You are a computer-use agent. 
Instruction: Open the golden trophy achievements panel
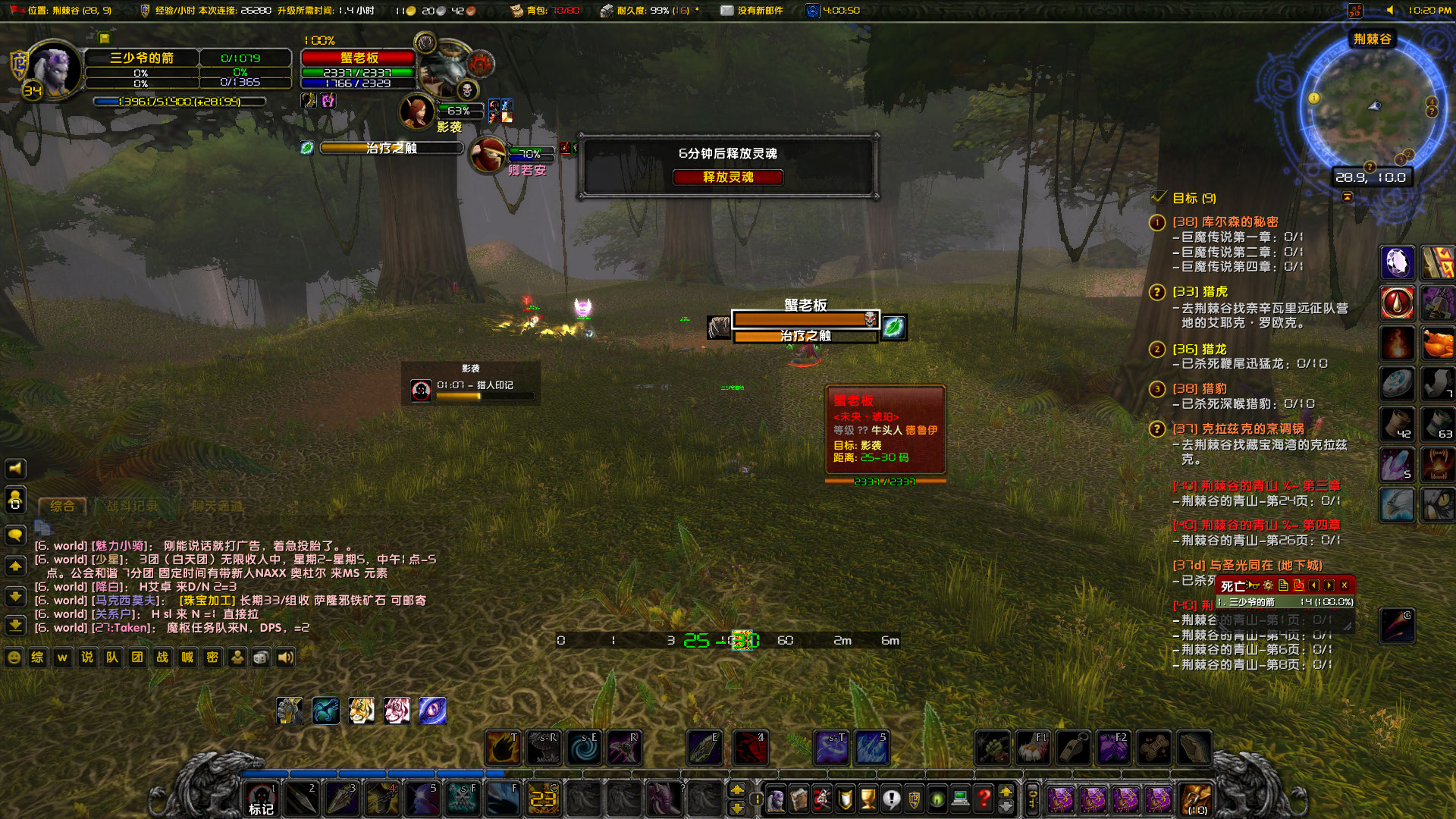[x=868, y=799]
